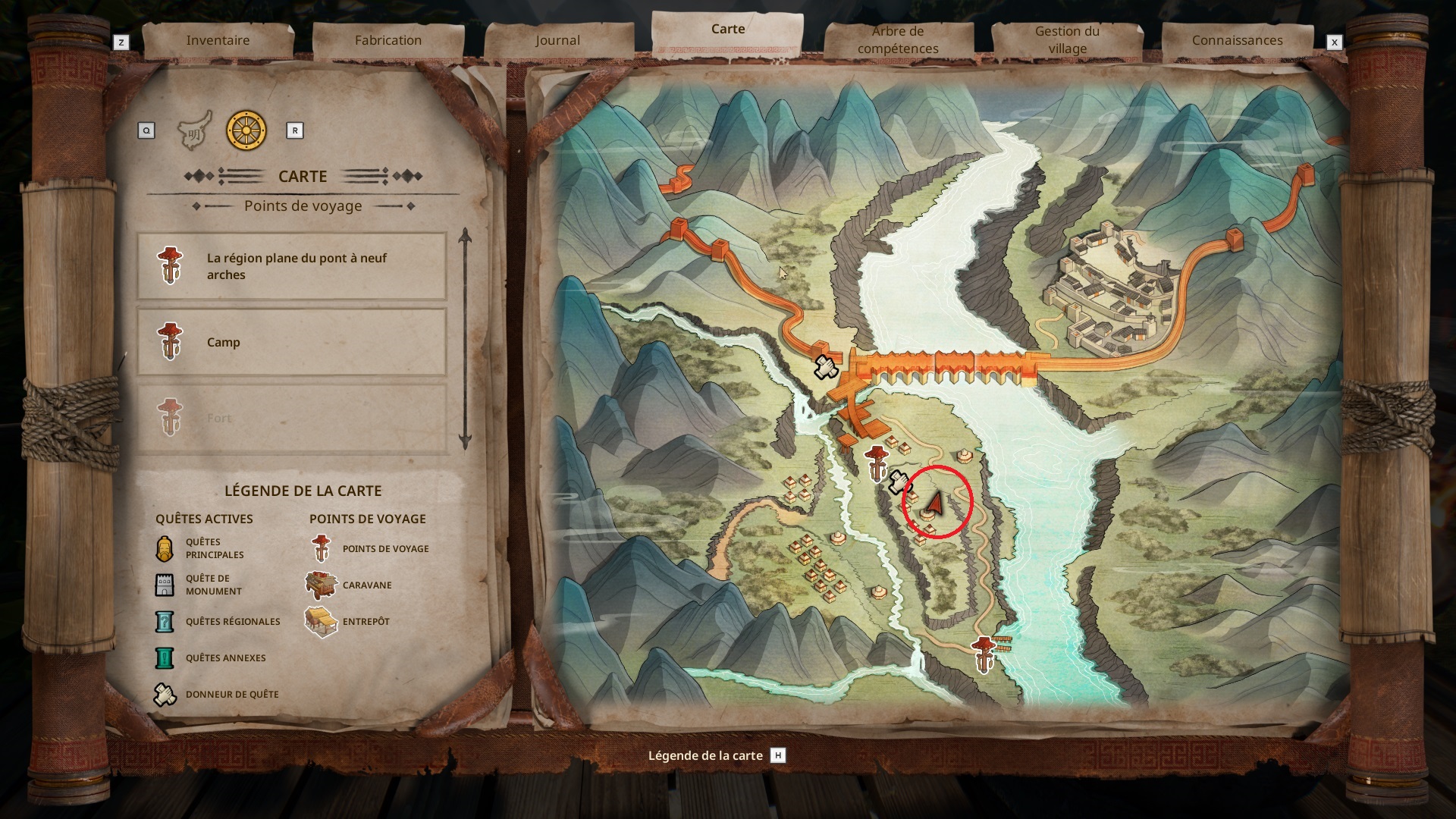Switch to the Inventaire tab
The width and height of the screenshot is (1456, 819).
click(218, 40)
